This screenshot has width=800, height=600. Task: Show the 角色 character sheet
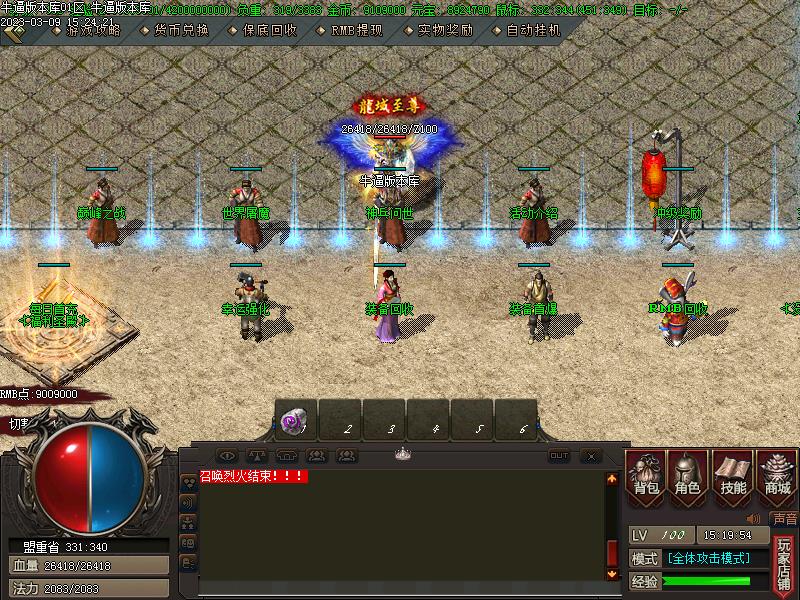point(688,476)
